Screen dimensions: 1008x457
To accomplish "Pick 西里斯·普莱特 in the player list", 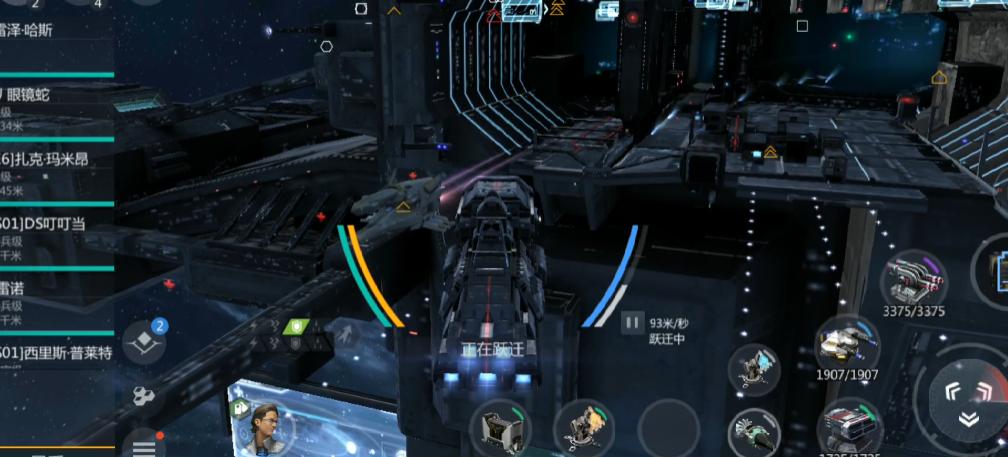I will coord(55,353).
